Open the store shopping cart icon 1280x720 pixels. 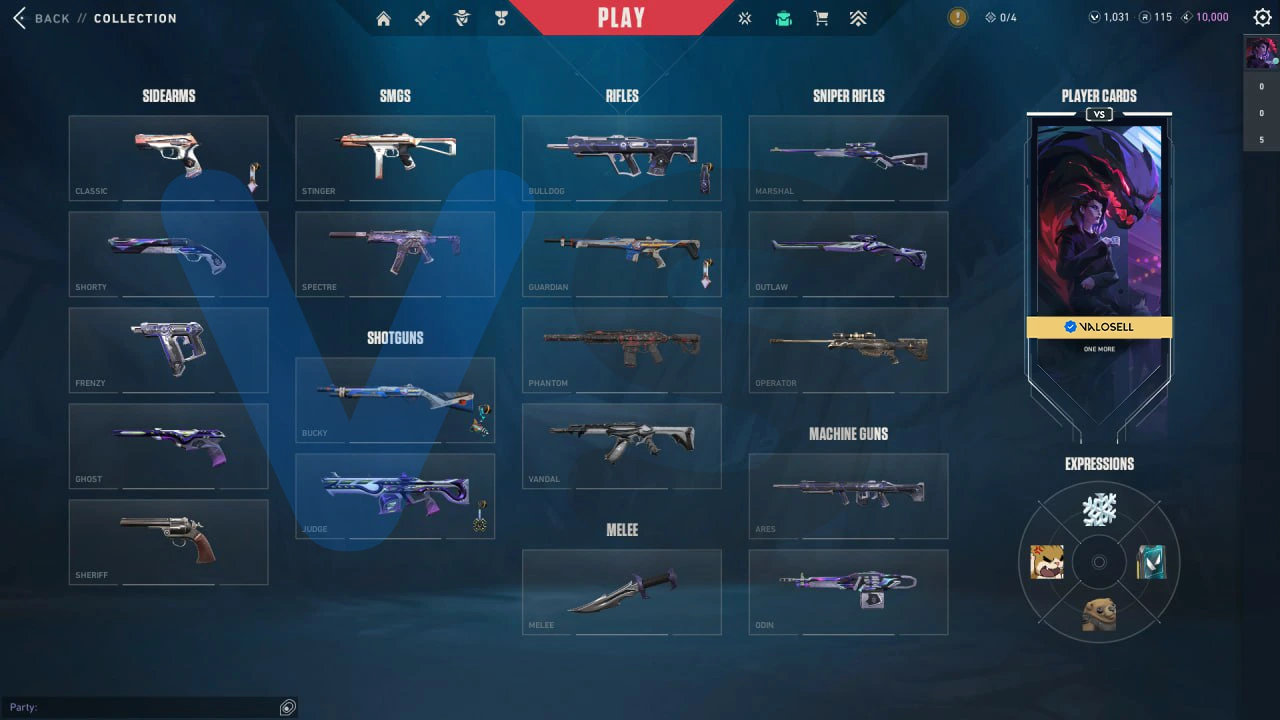coord(821,18)
